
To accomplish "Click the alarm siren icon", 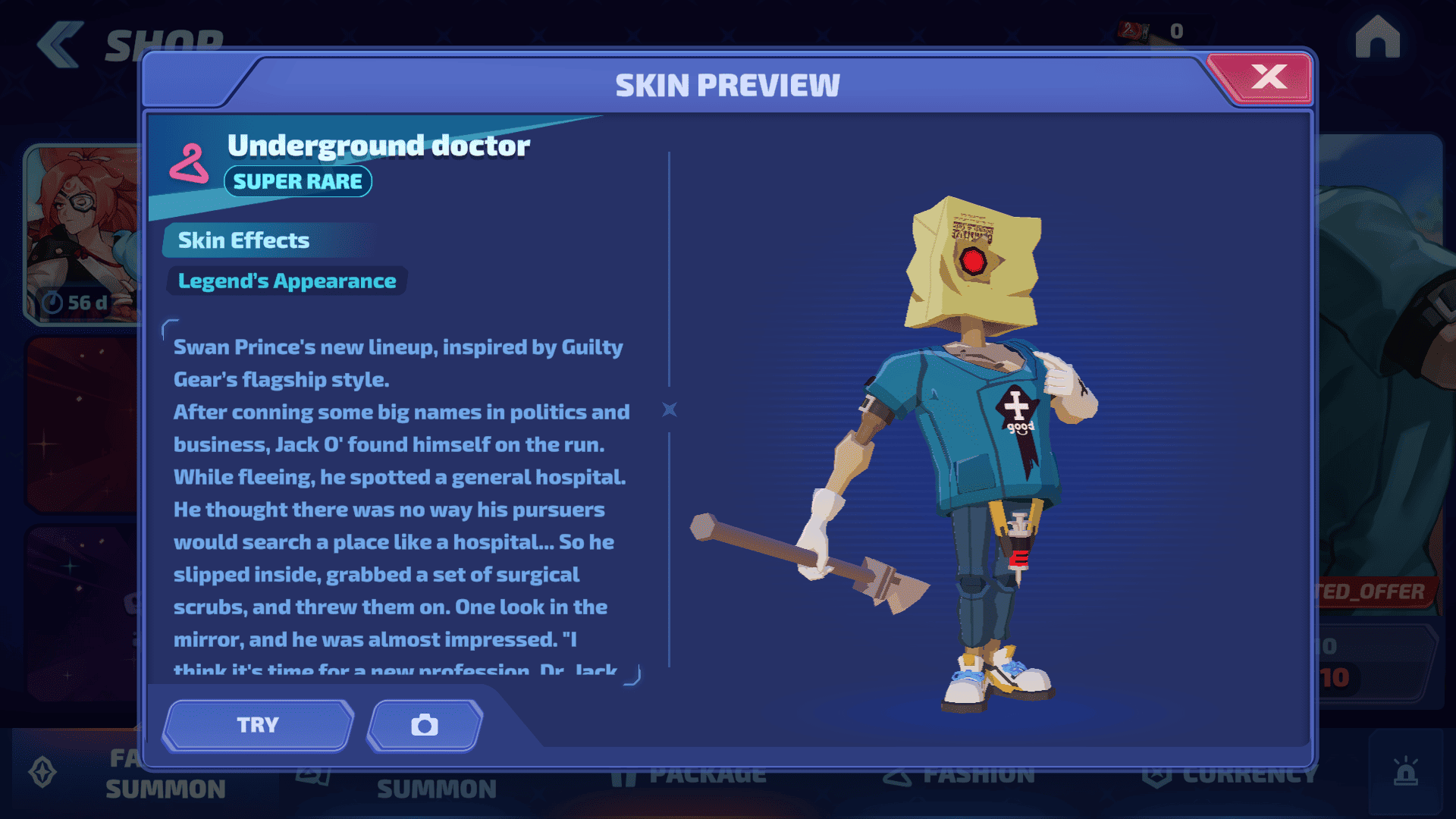I will point(1405,772).
